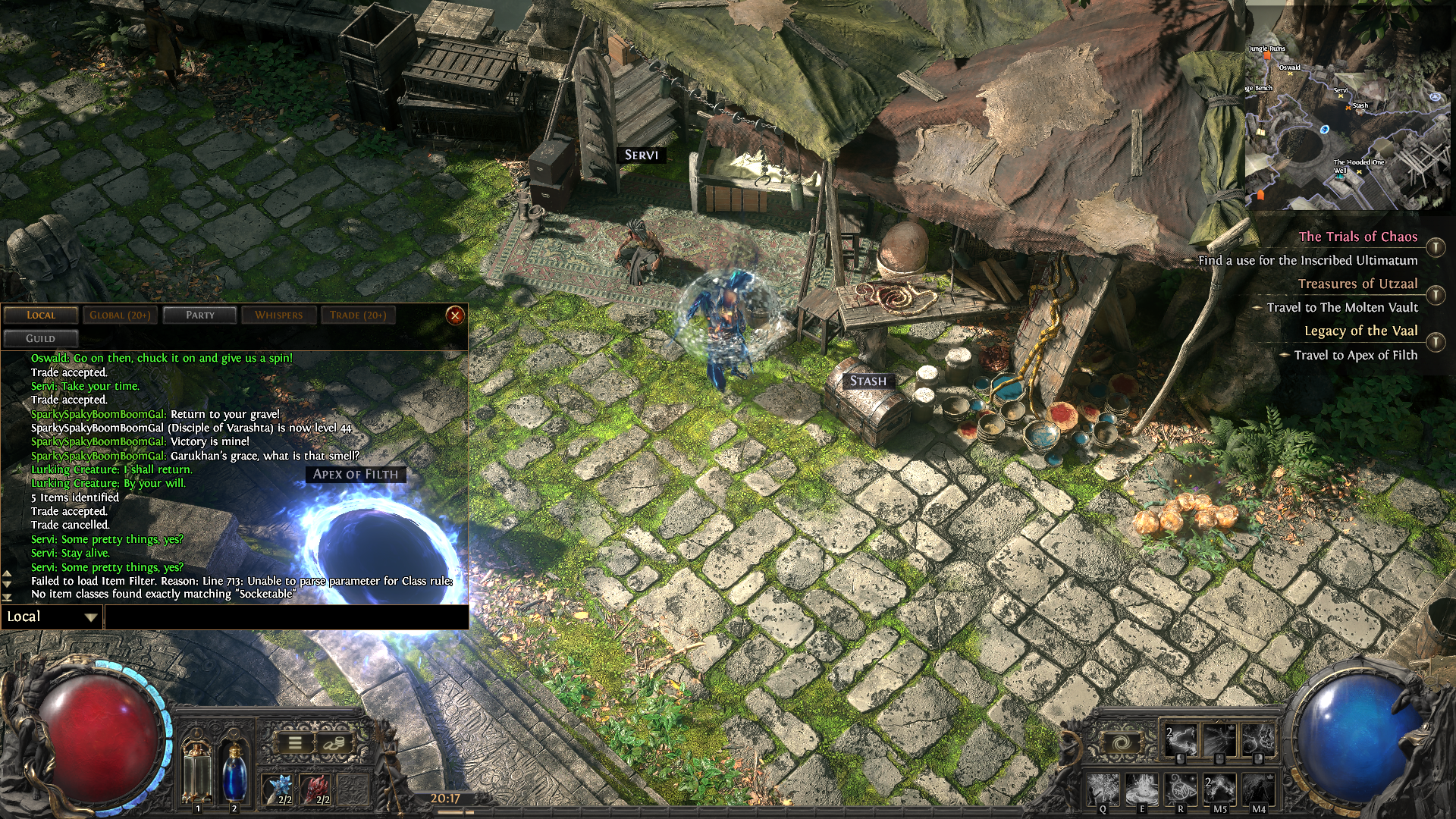Image resolution: width=1456 pixels, height=819 pixels.
Task: Select The Trials of Chaos quest
Action: point(1357,237)
